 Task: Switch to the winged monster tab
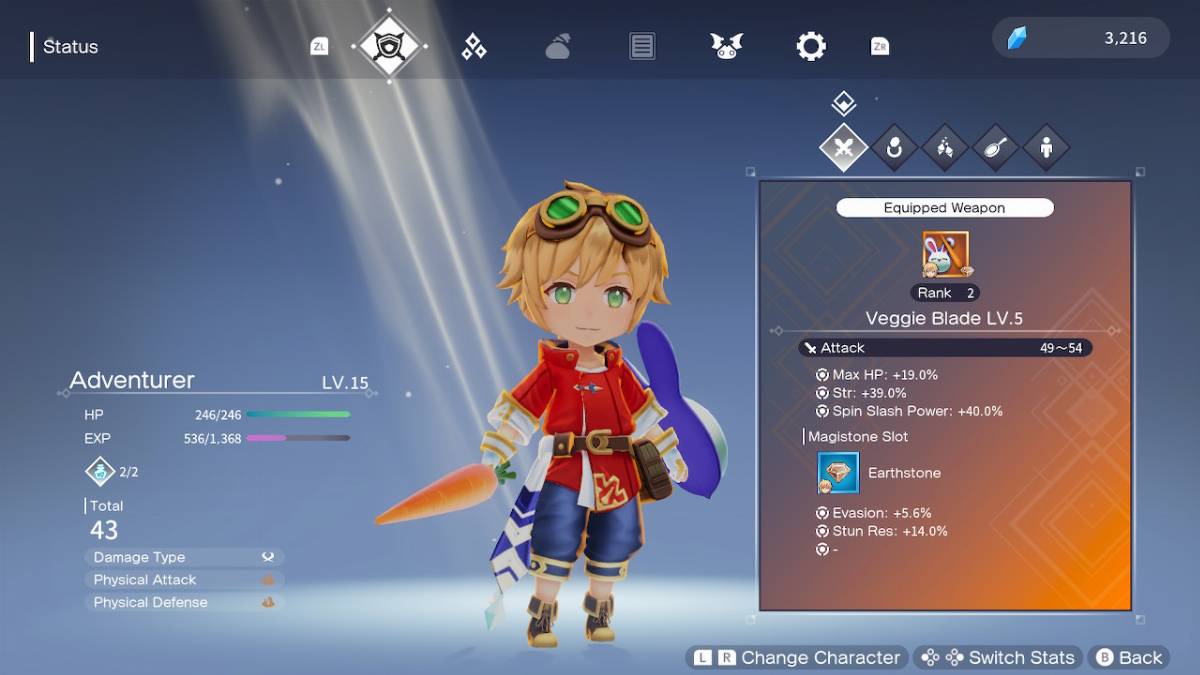coord(727,46)
